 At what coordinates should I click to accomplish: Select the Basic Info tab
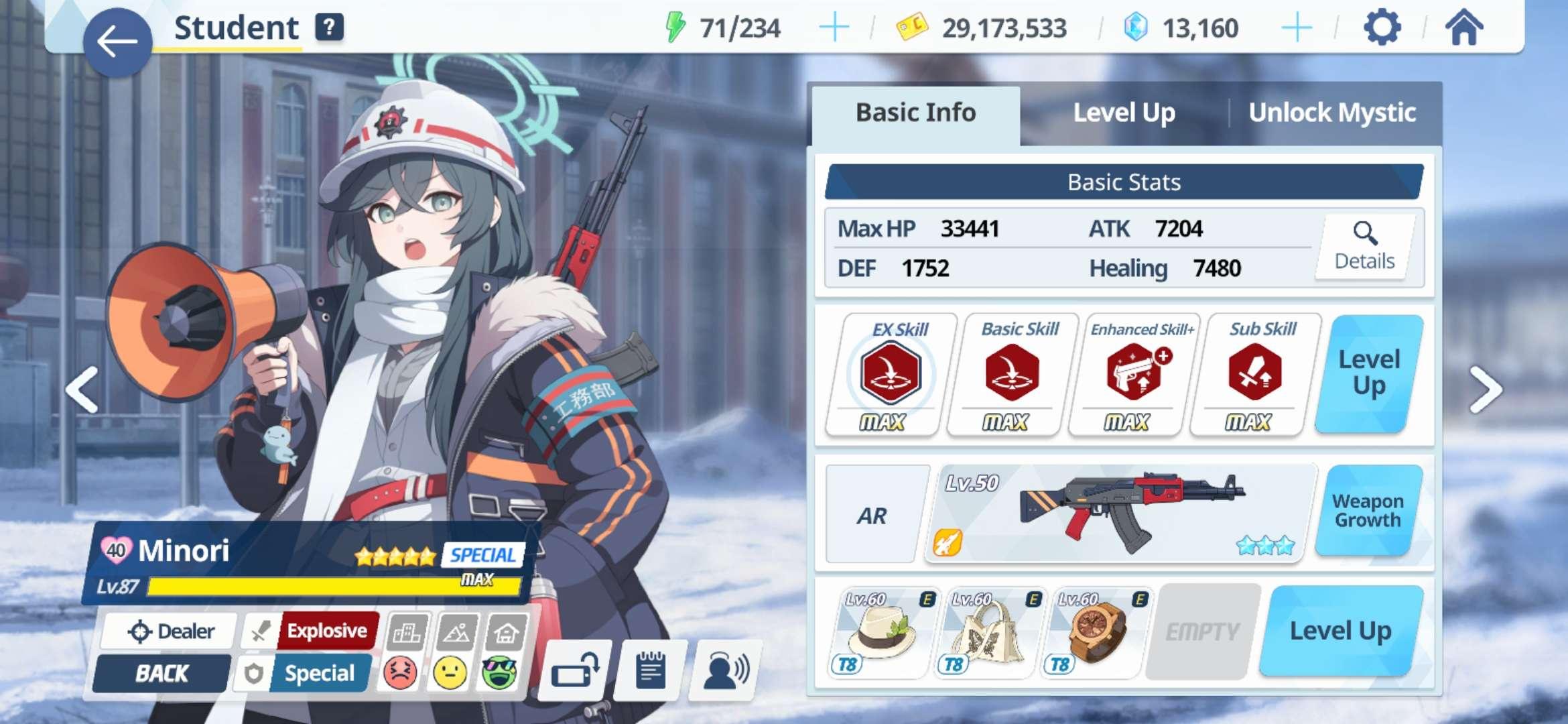tap(915, 113)
